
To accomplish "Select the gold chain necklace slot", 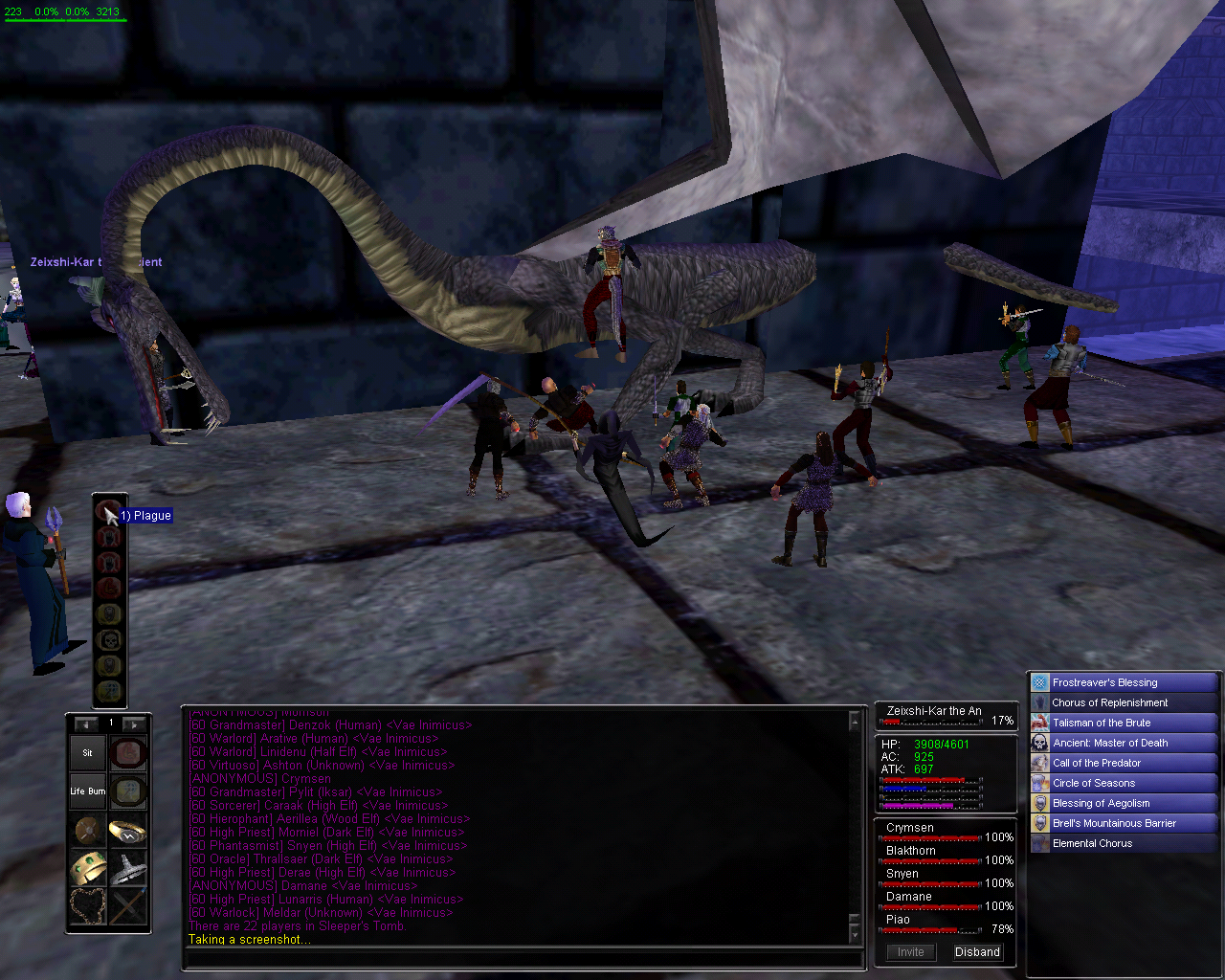I will 87,906.
